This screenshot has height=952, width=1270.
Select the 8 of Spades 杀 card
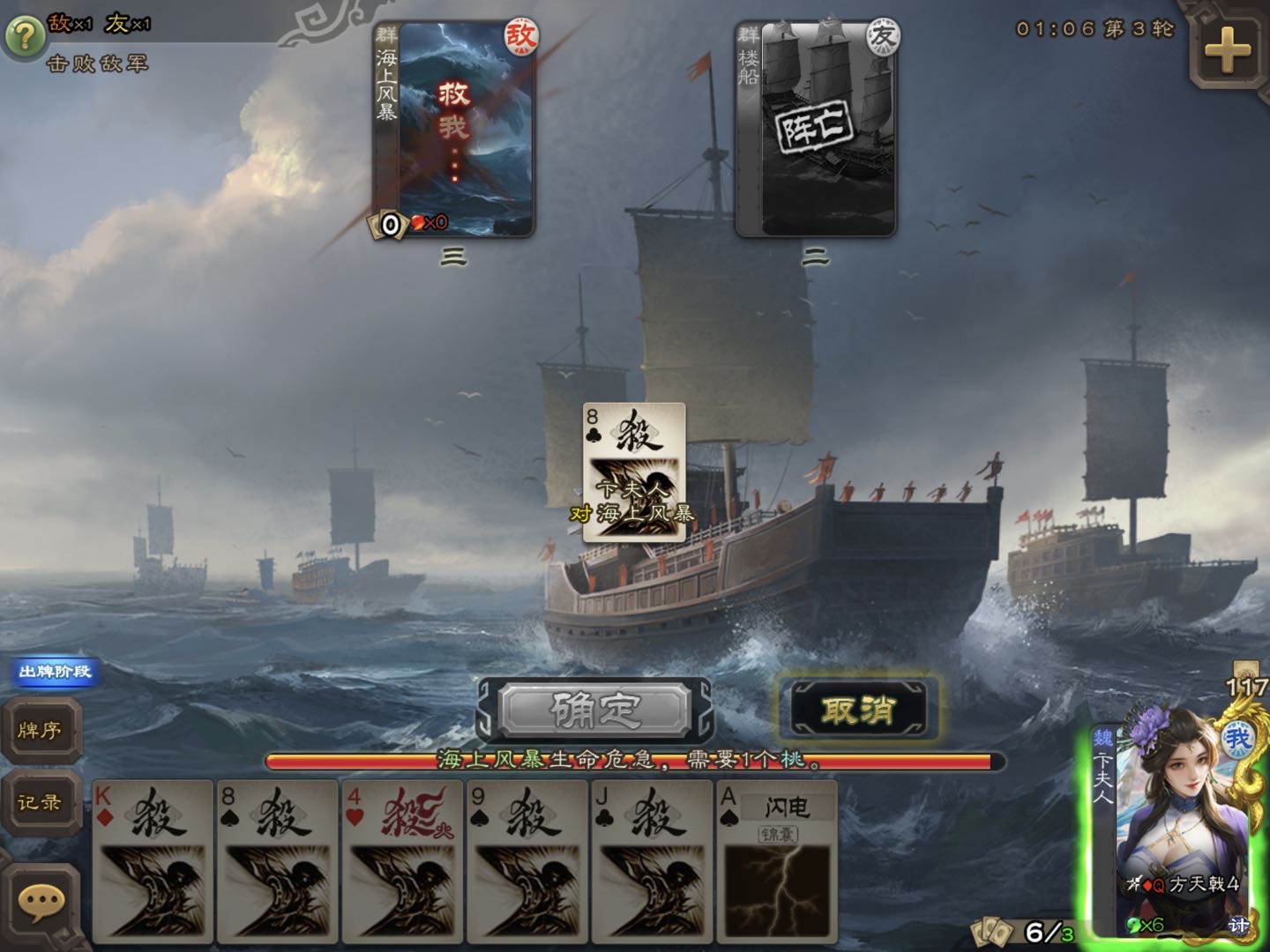click(x=278, y=859)
